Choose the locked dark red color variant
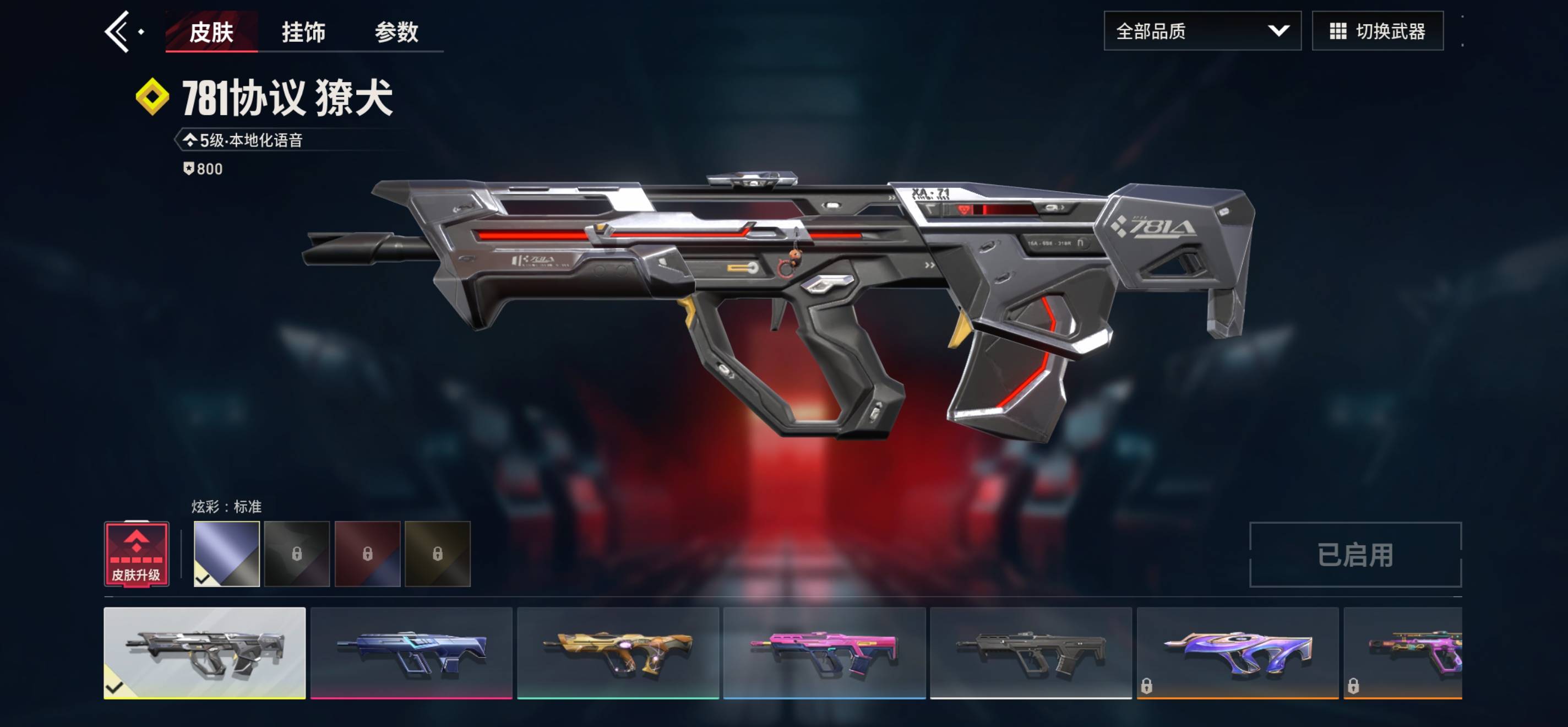Image resolution: width=1568 pixels, height=727 pixels. 367,554
